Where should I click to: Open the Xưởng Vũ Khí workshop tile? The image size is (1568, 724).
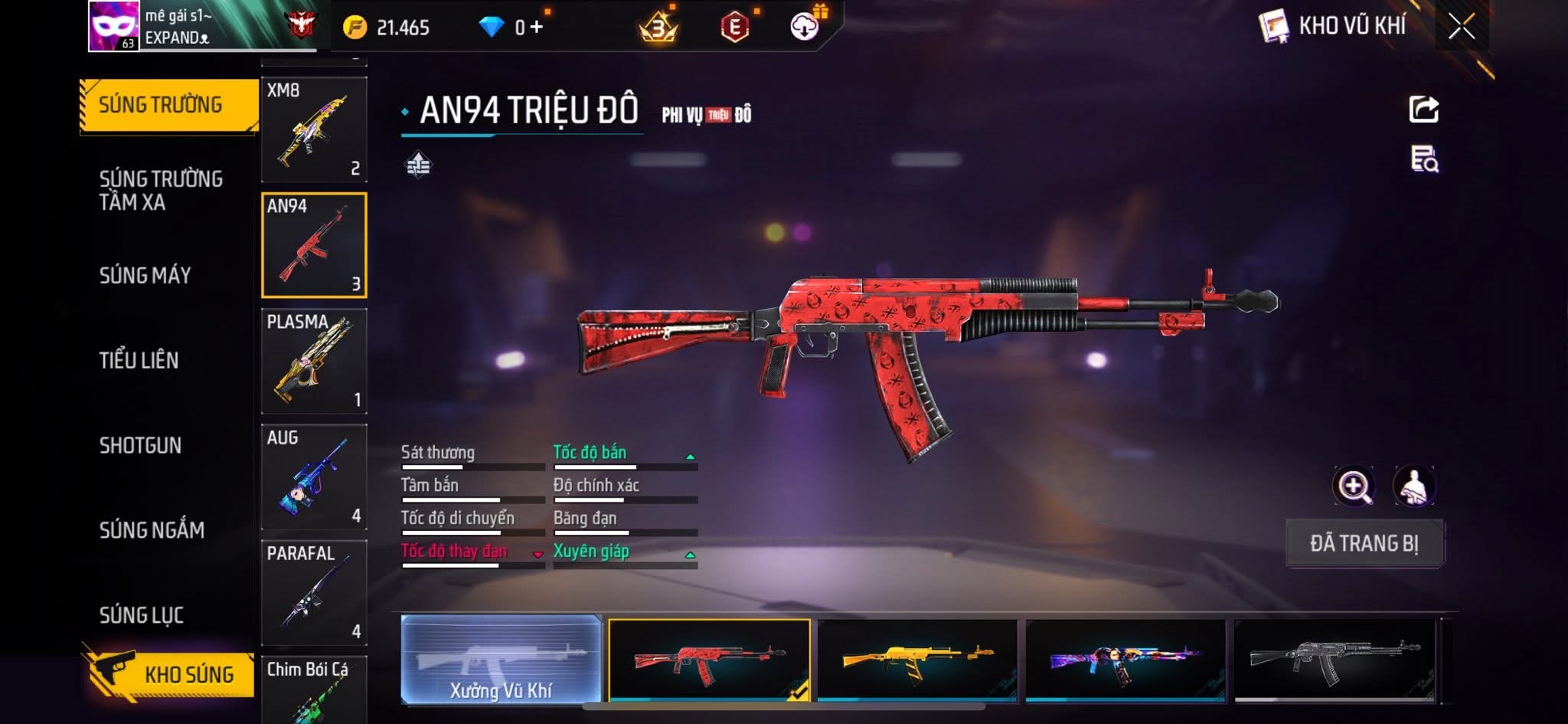(501, 660)
